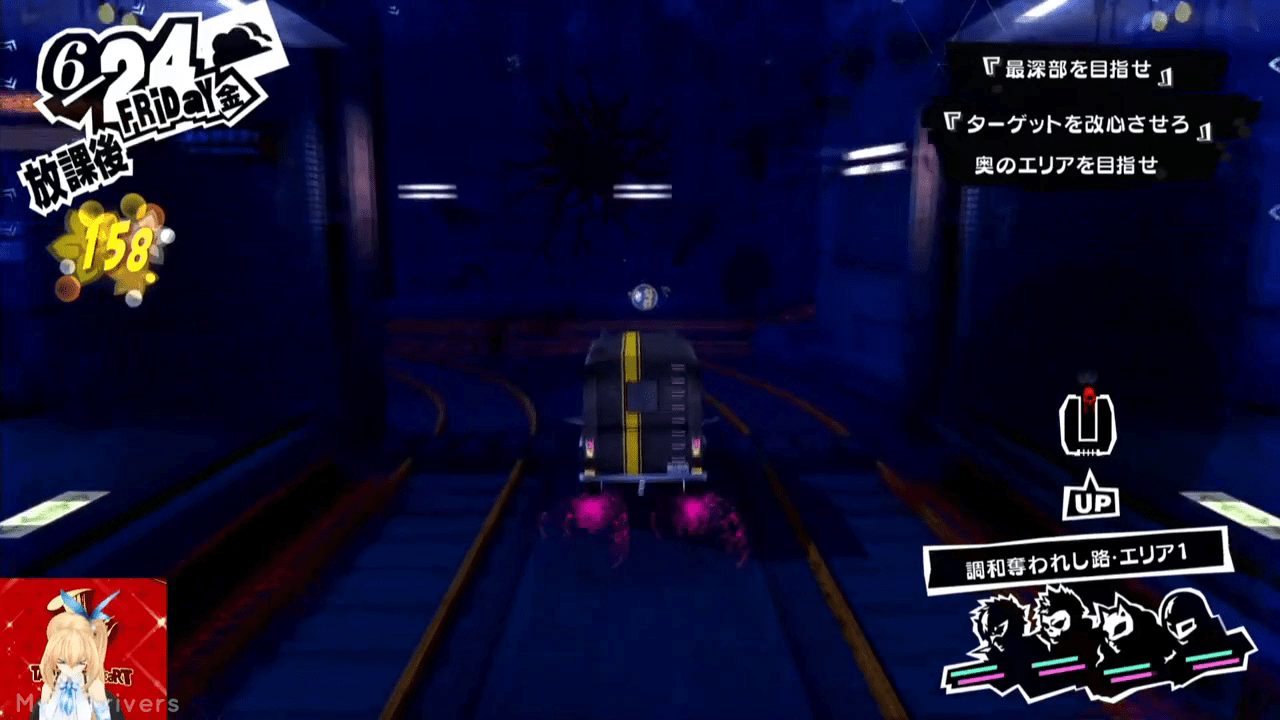Click the green HP bar under the first portrait
The height and width of the screenshot is (720, 1280).
point(974,669)
